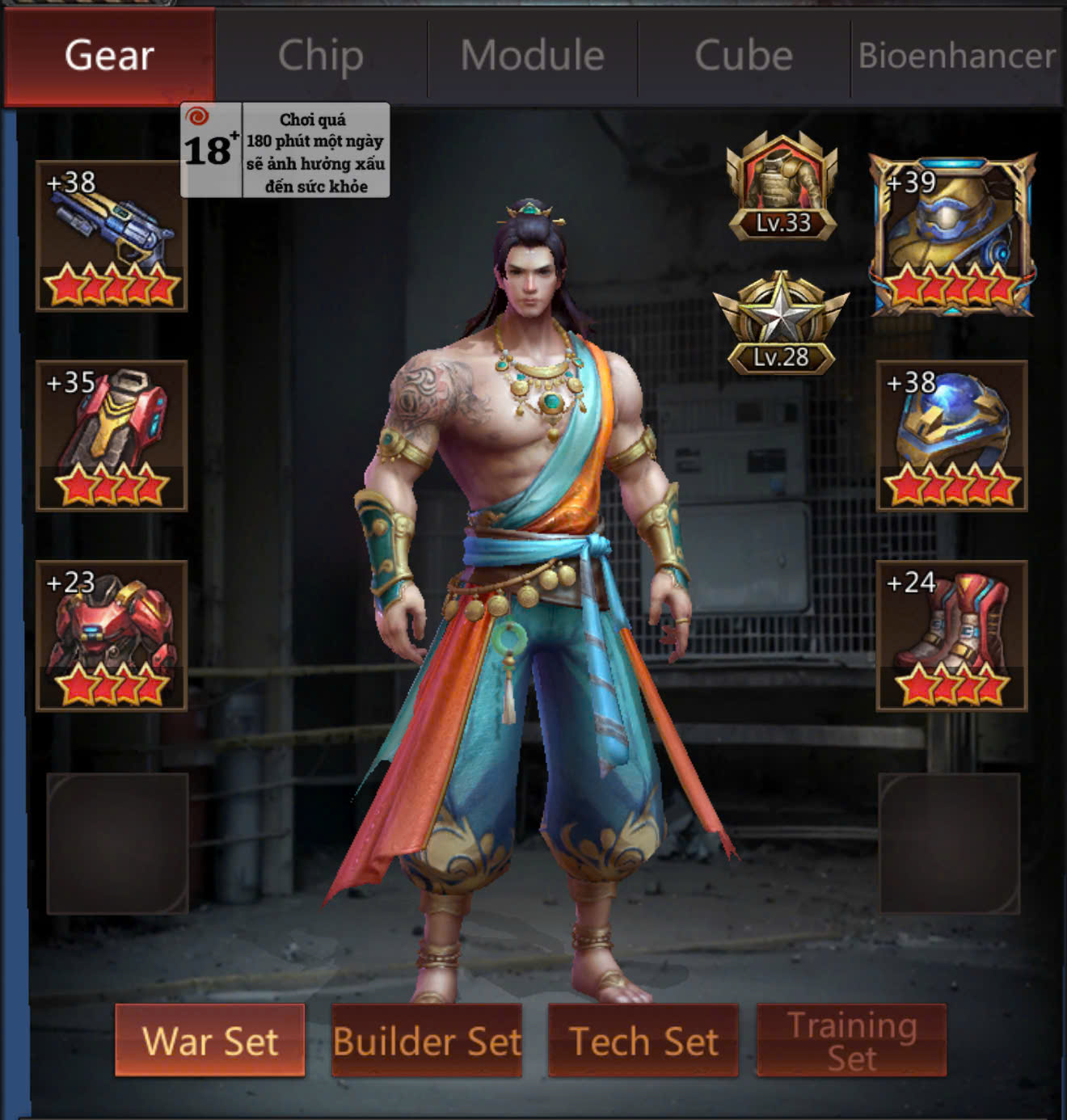
Task: Tap the Lv.28 silver star badge
Action: pyautogui.click(x=781, y=323)
